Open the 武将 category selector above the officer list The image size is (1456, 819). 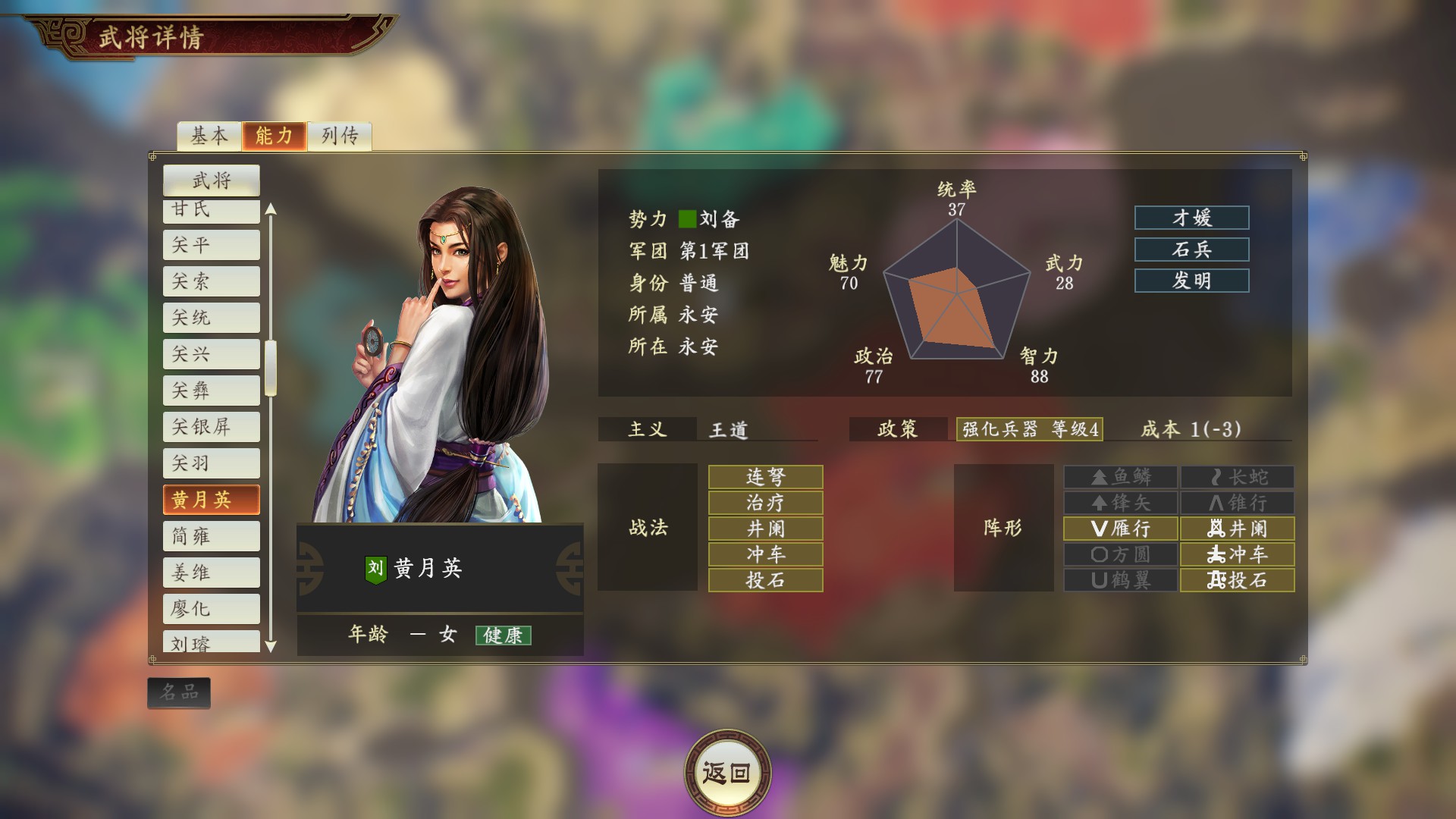point(211,180)
